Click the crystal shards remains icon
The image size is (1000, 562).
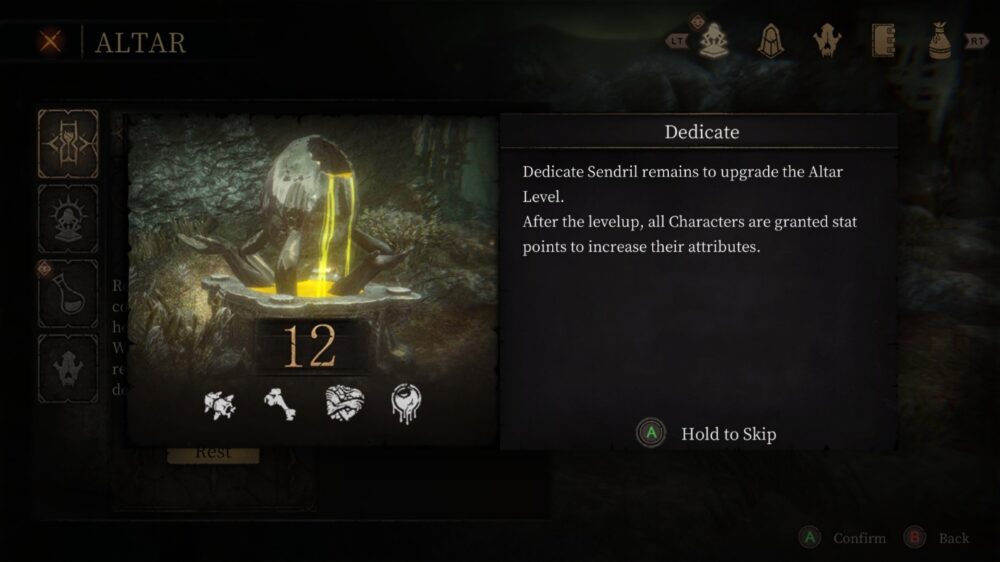click(x=220, y=403)
